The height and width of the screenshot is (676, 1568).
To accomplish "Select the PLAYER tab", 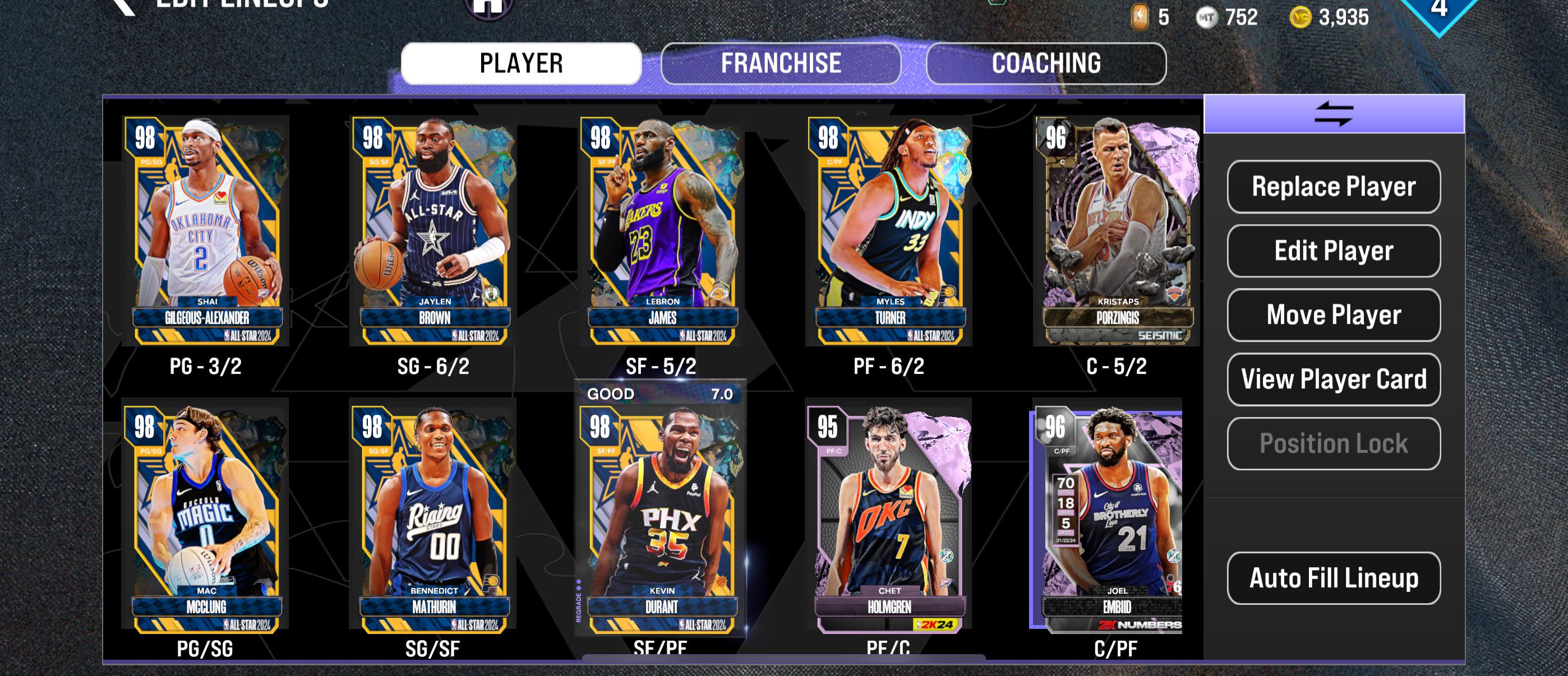I will pos(520,62).
